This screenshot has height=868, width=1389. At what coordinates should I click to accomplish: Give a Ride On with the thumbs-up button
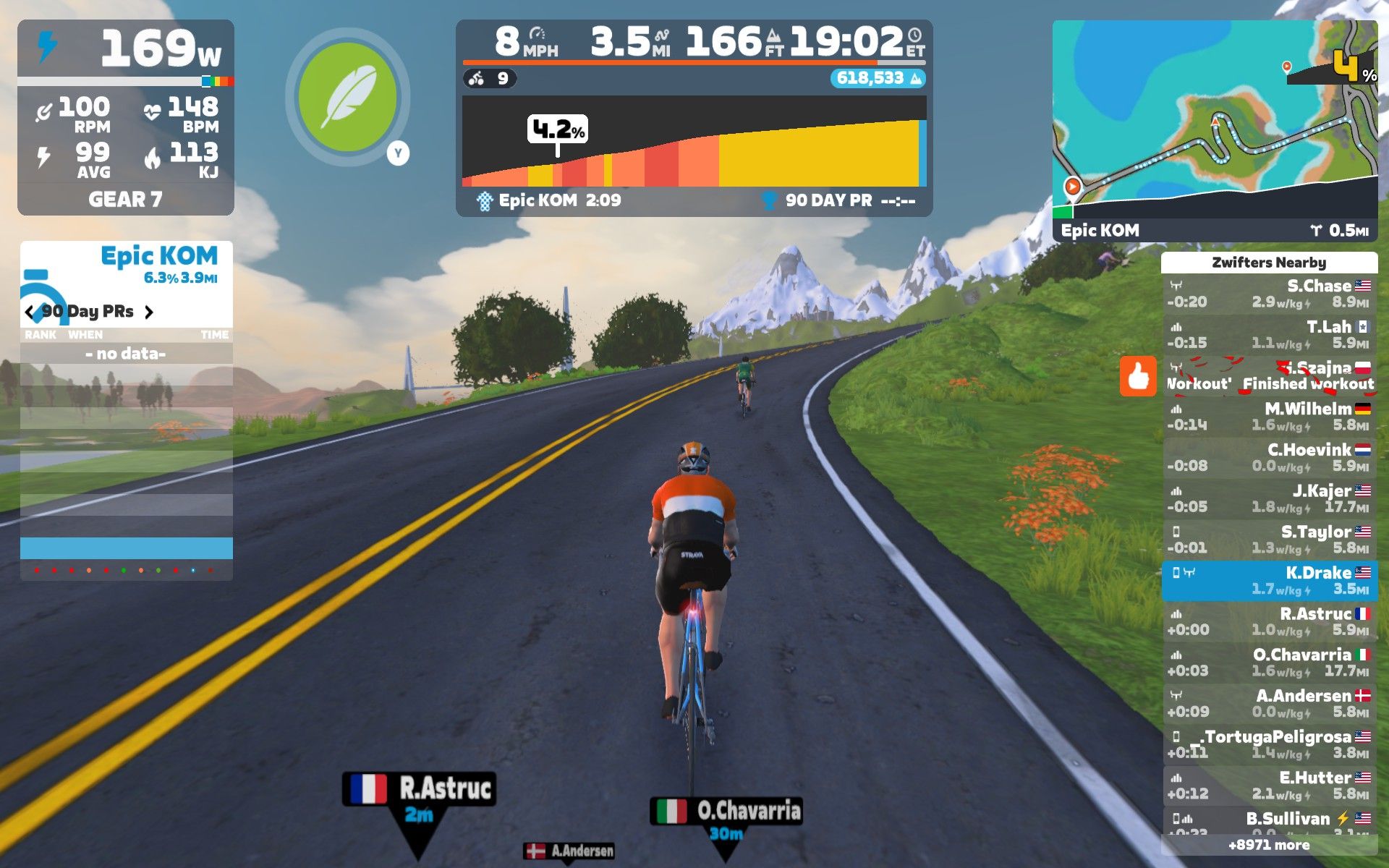click(1138, 376)
